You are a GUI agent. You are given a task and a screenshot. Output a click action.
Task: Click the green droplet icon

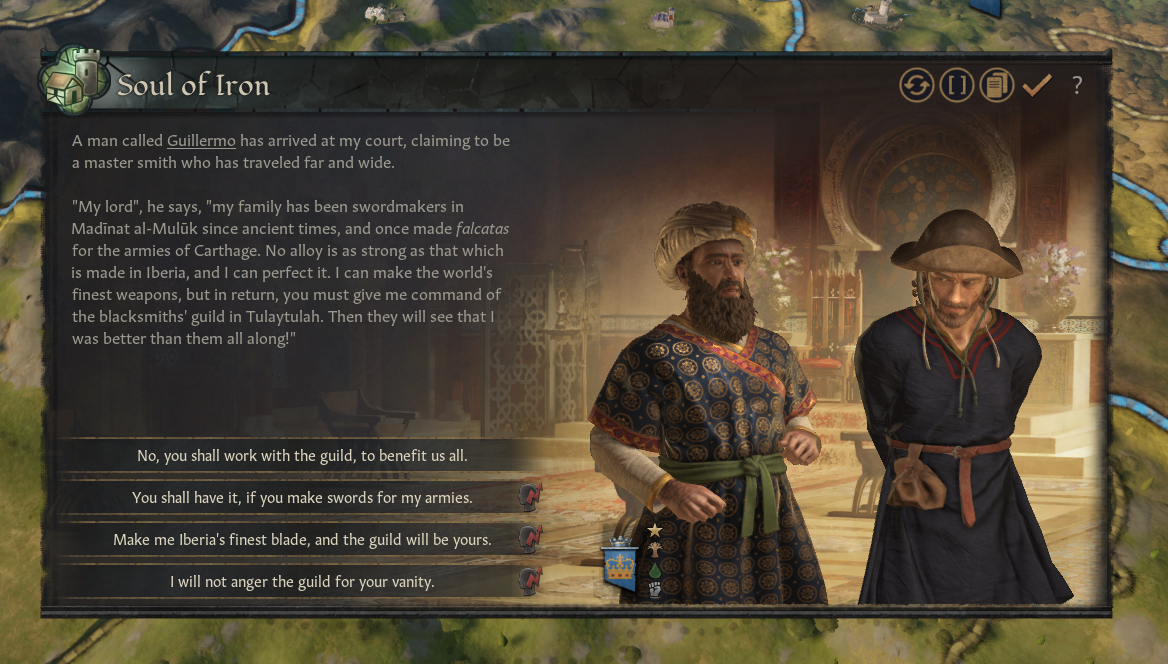[x=655, y=570]
